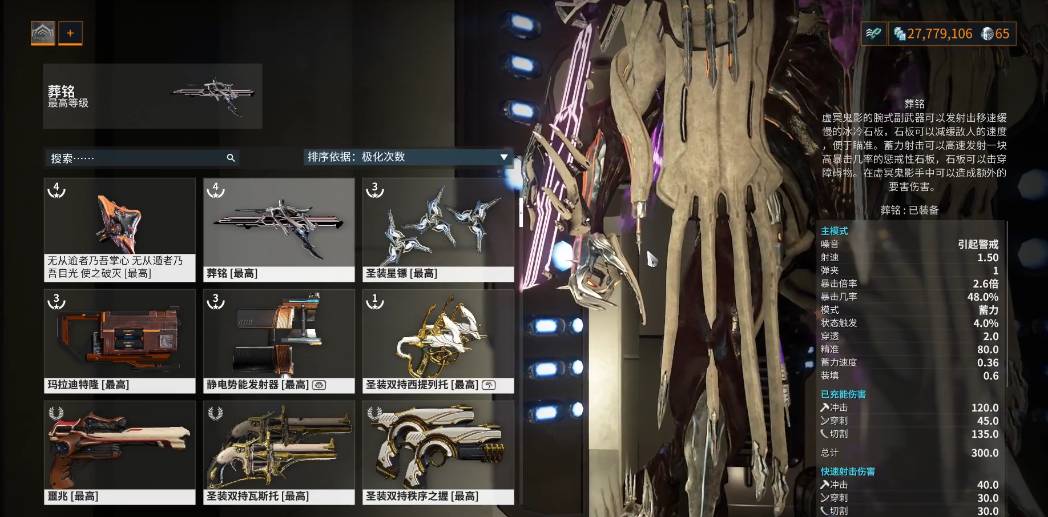Open the 排序依据 sort dropdown
The width and height of the screenshot is (1048, 517).
408,157
